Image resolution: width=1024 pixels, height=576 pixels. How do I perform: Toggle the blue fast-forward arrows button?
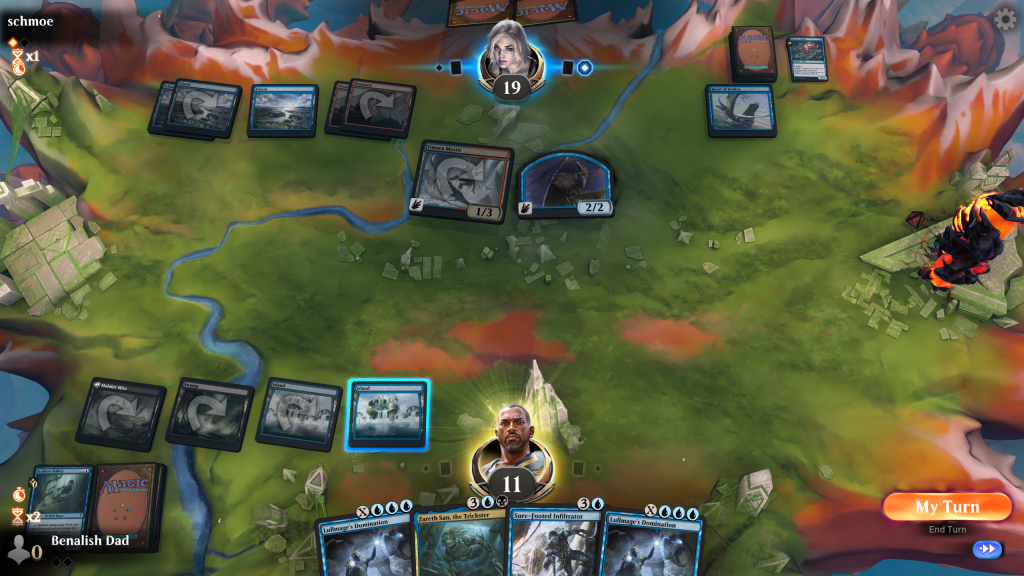click(987, 549)
